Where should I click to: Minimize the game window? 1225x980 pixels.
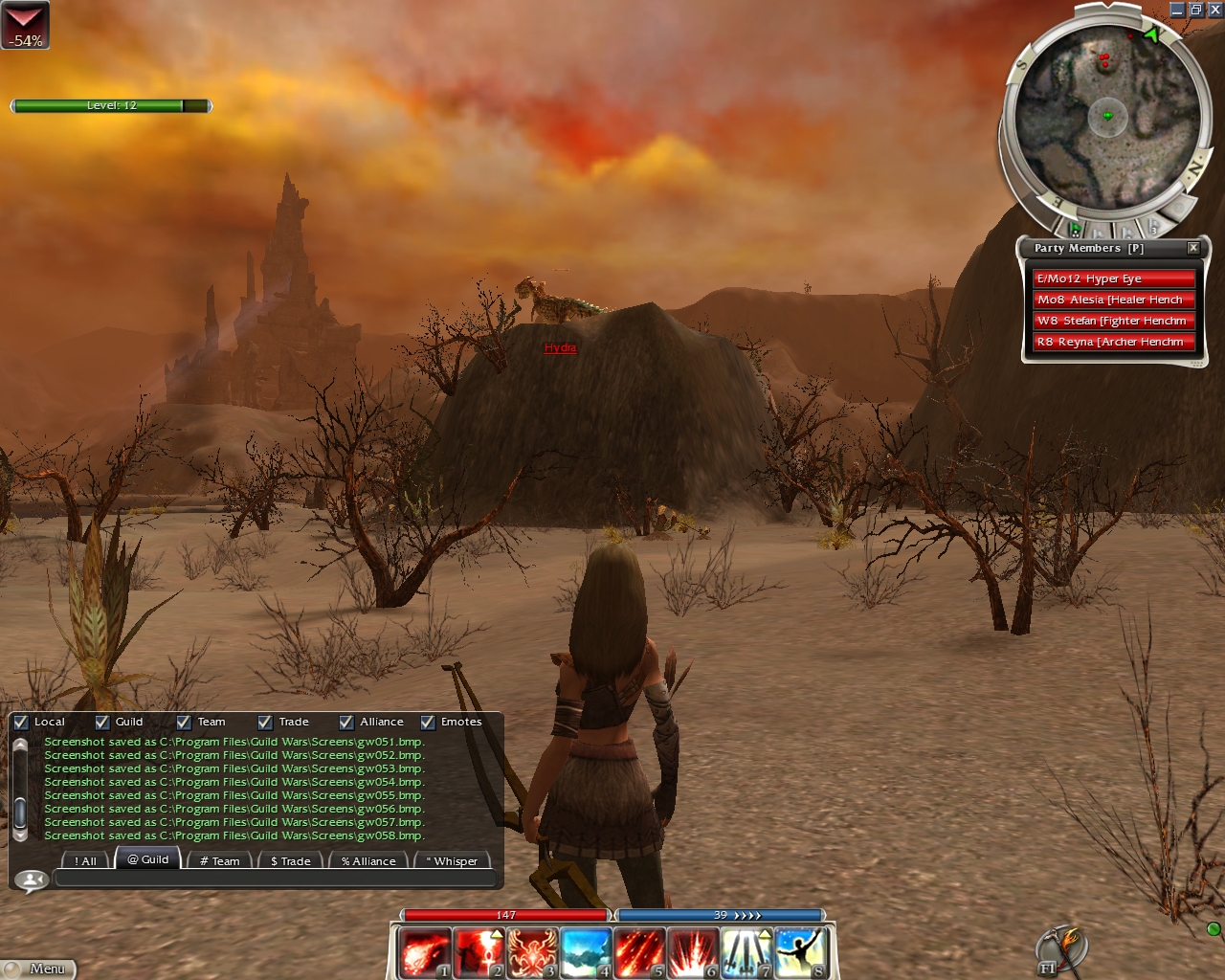pos(1177,10)
